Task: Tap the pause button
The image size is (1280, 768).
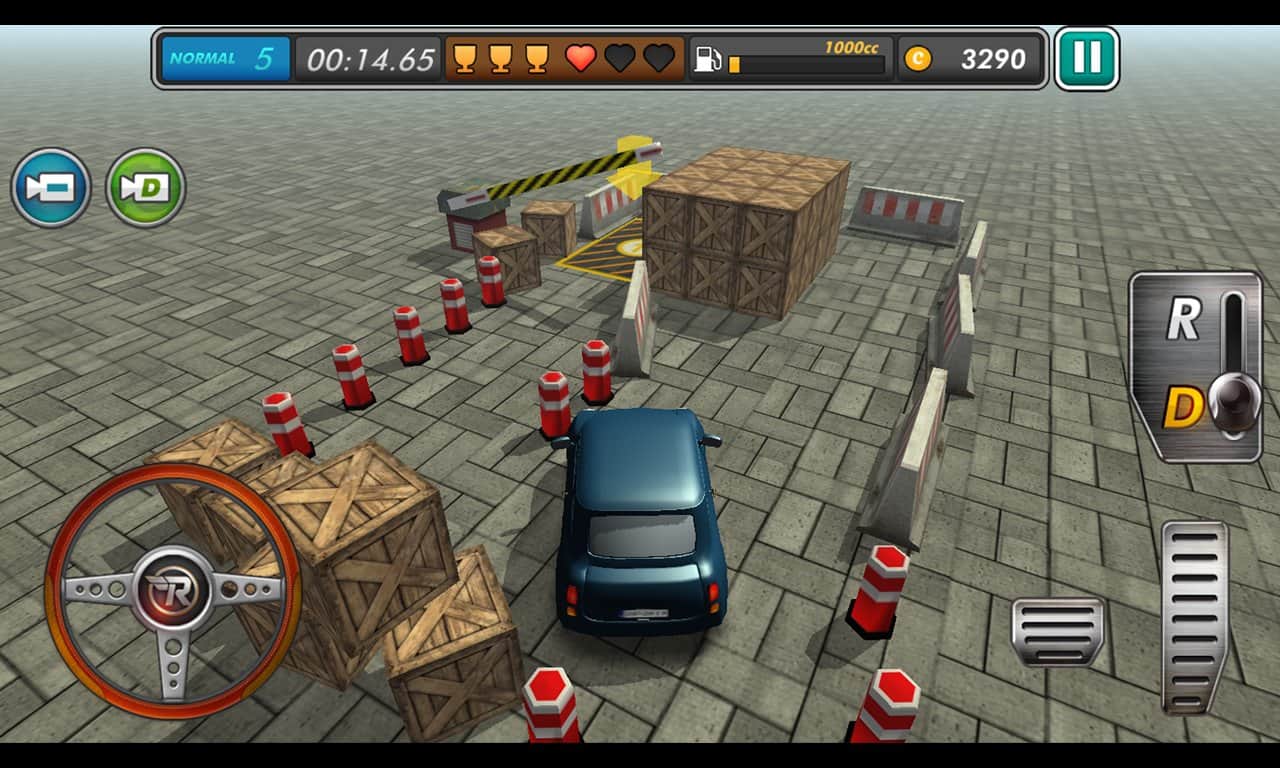Action: tap(1088, 58)
